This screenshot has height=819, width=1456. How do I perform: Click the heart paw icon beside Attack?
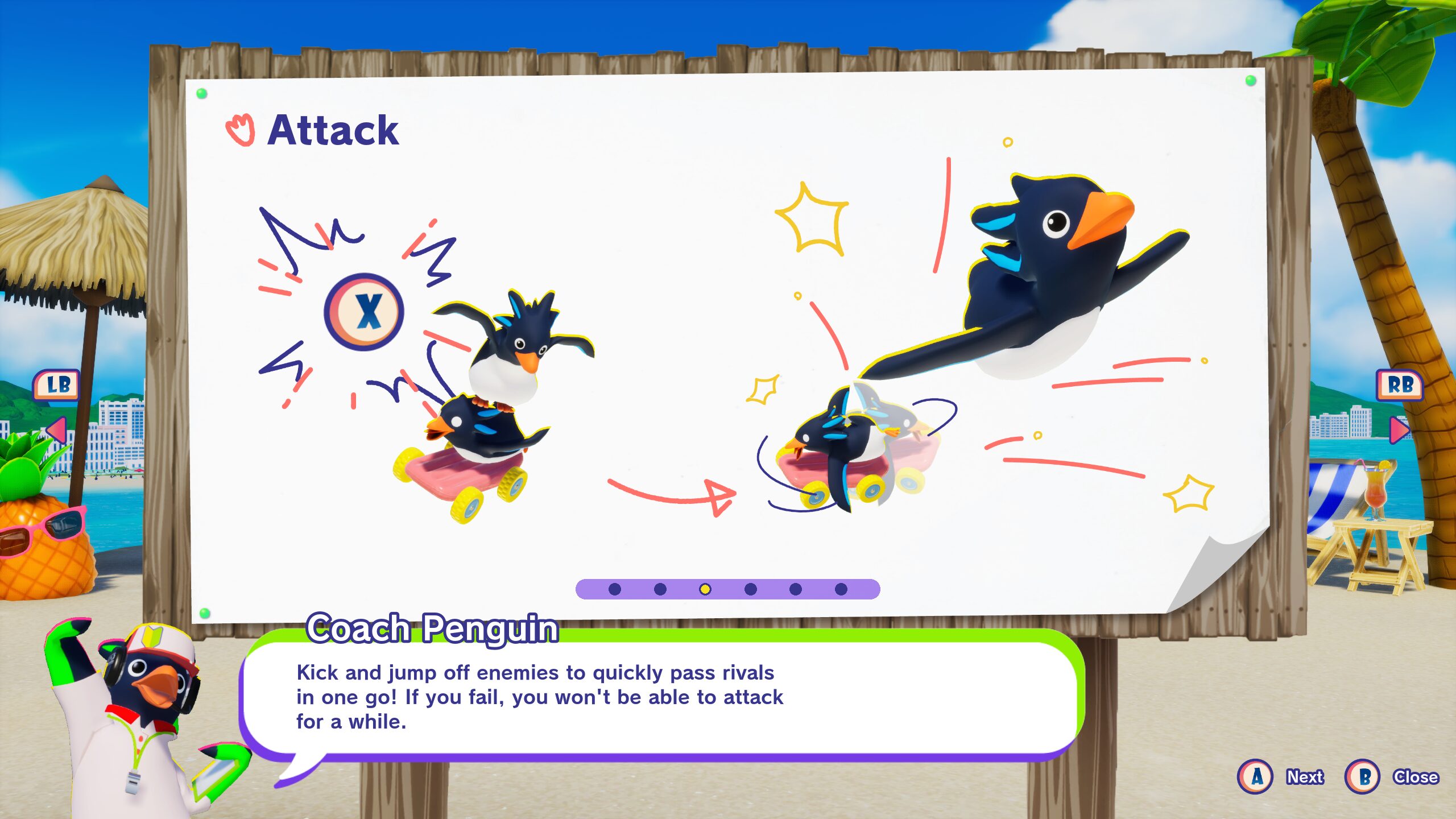pyautogui.click(x=239, y=130)
